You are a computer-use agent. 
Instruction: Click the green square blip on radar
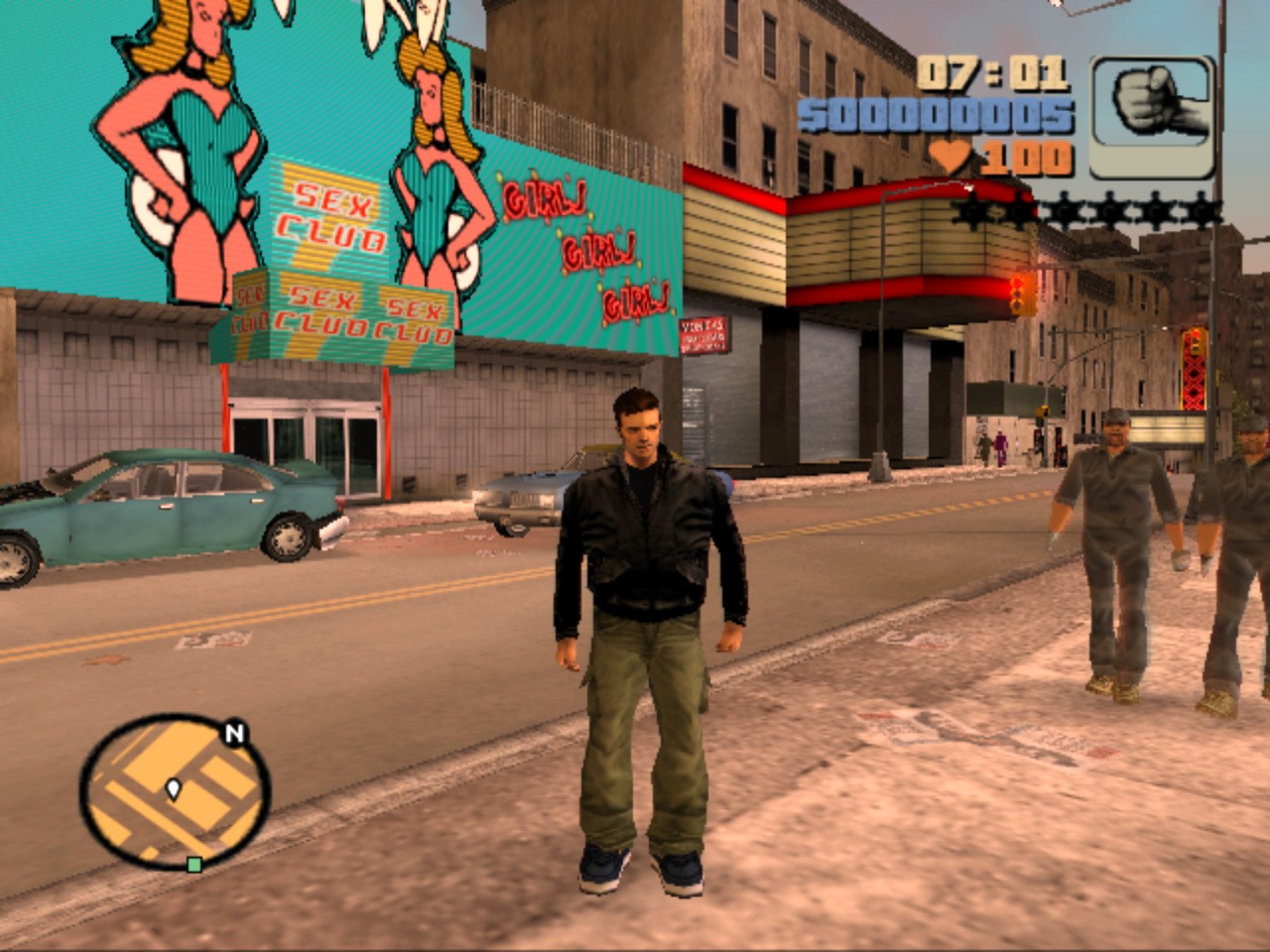tap(194, 865)
